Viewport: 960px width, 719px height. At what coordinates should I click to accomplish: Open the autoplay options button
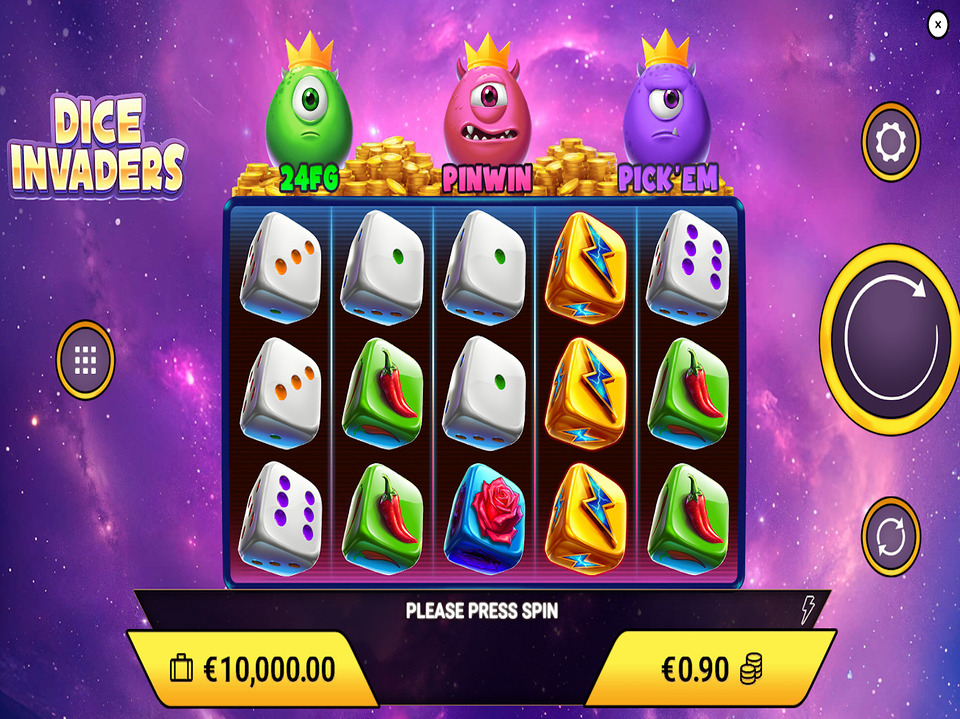[890, 537]
